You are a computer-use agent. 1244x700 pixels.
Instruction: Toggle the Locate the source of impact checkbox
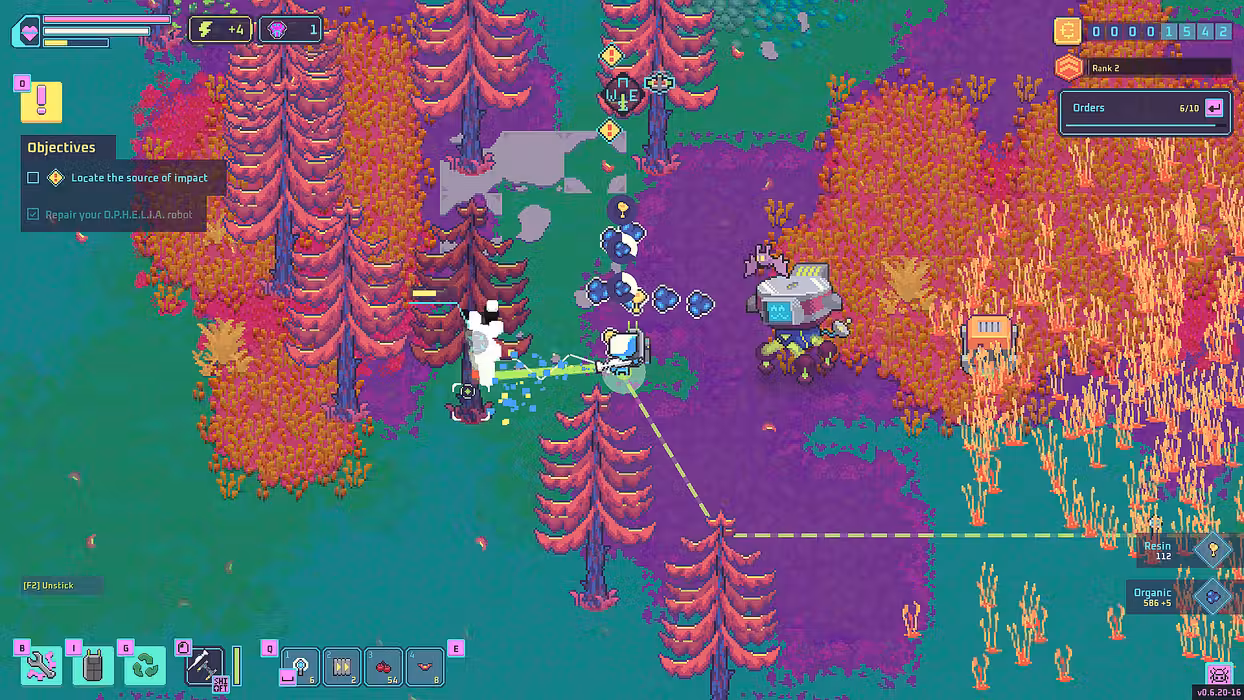[x=33, y=178]
